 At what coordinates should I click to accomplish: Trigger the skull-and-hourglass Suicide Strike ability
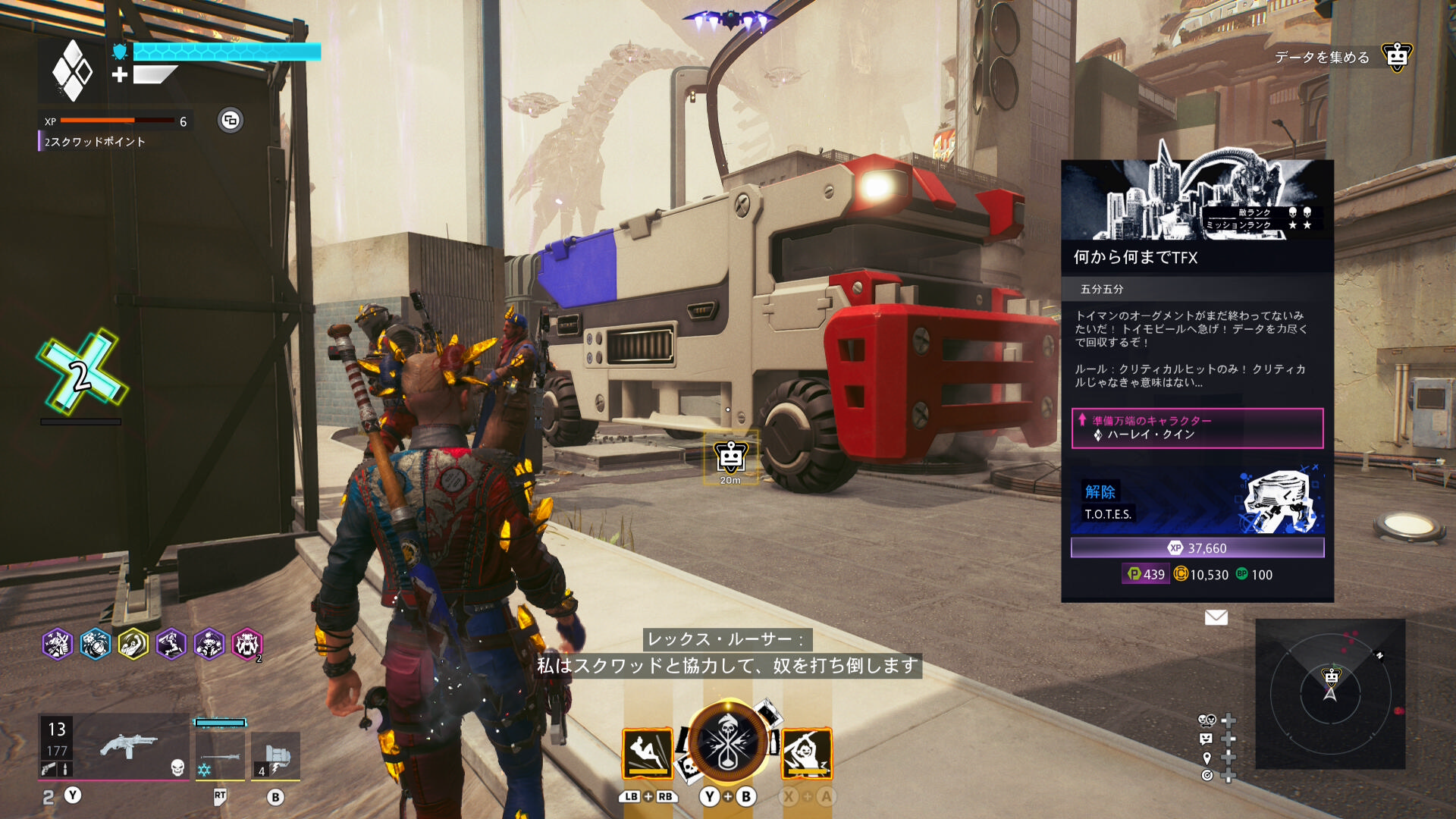pos(727,743)
